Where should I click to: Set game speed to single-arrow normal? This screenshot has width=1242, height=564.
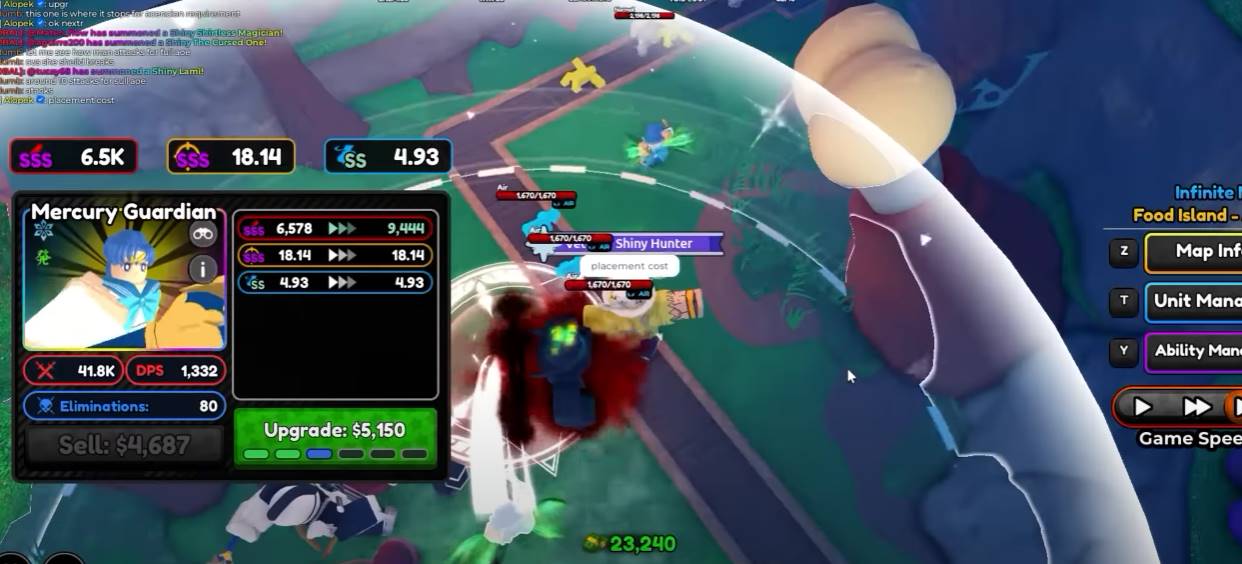click(x=1142, y=407)
